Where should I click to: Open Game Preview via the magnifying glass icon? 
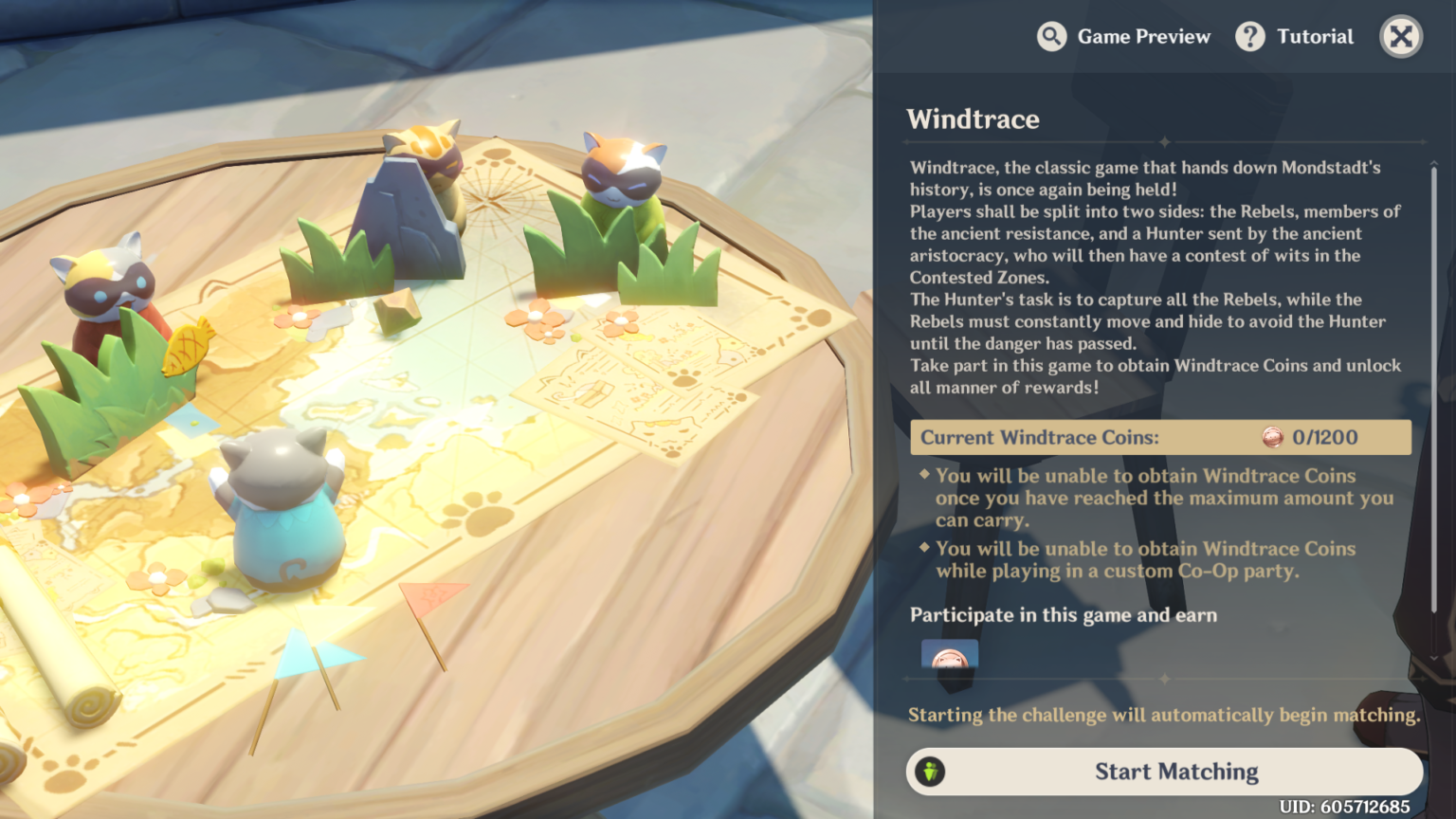[x=1052, y=36]
